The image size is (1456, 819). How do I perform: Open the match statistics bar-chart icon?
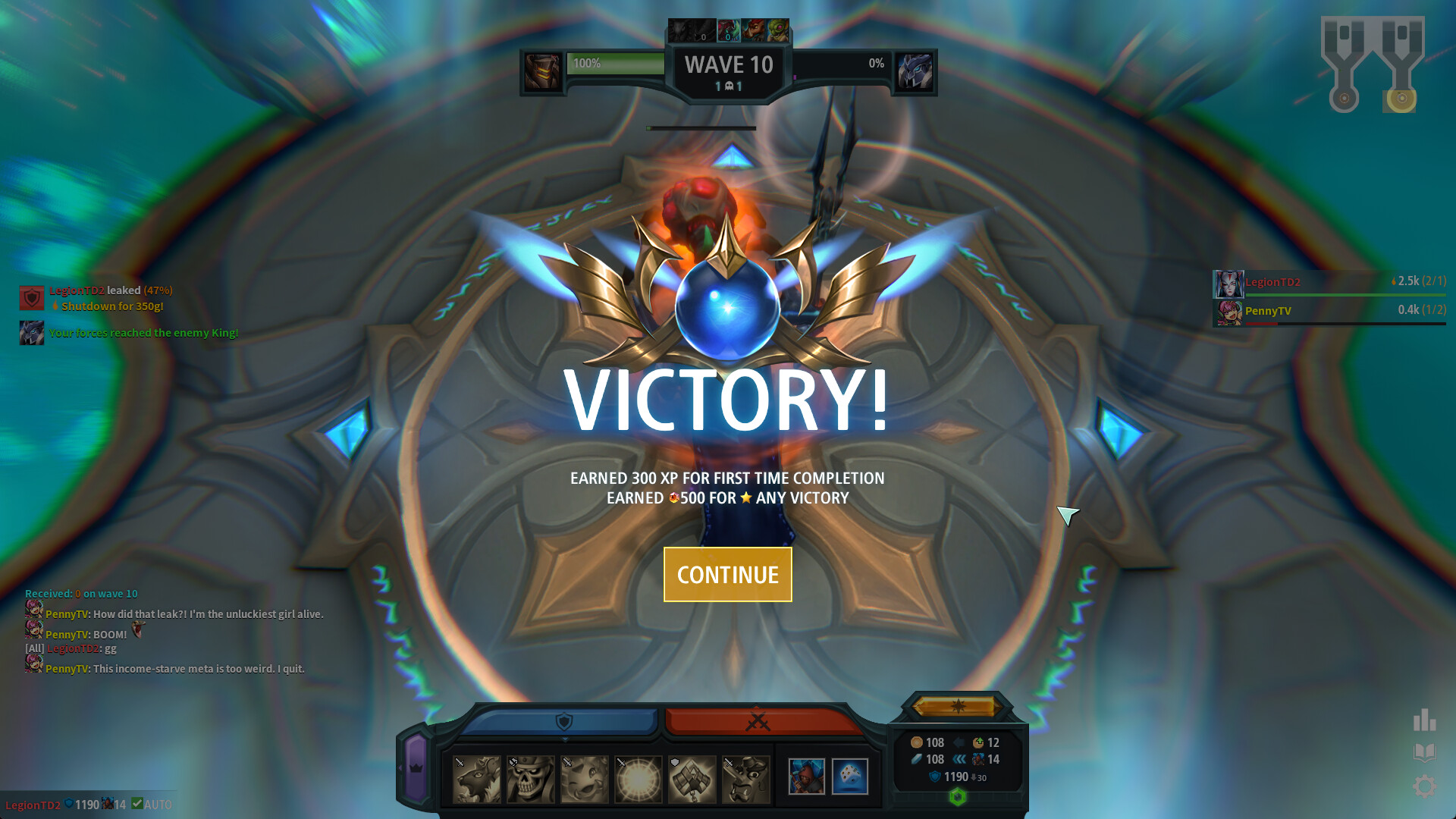1425,720
